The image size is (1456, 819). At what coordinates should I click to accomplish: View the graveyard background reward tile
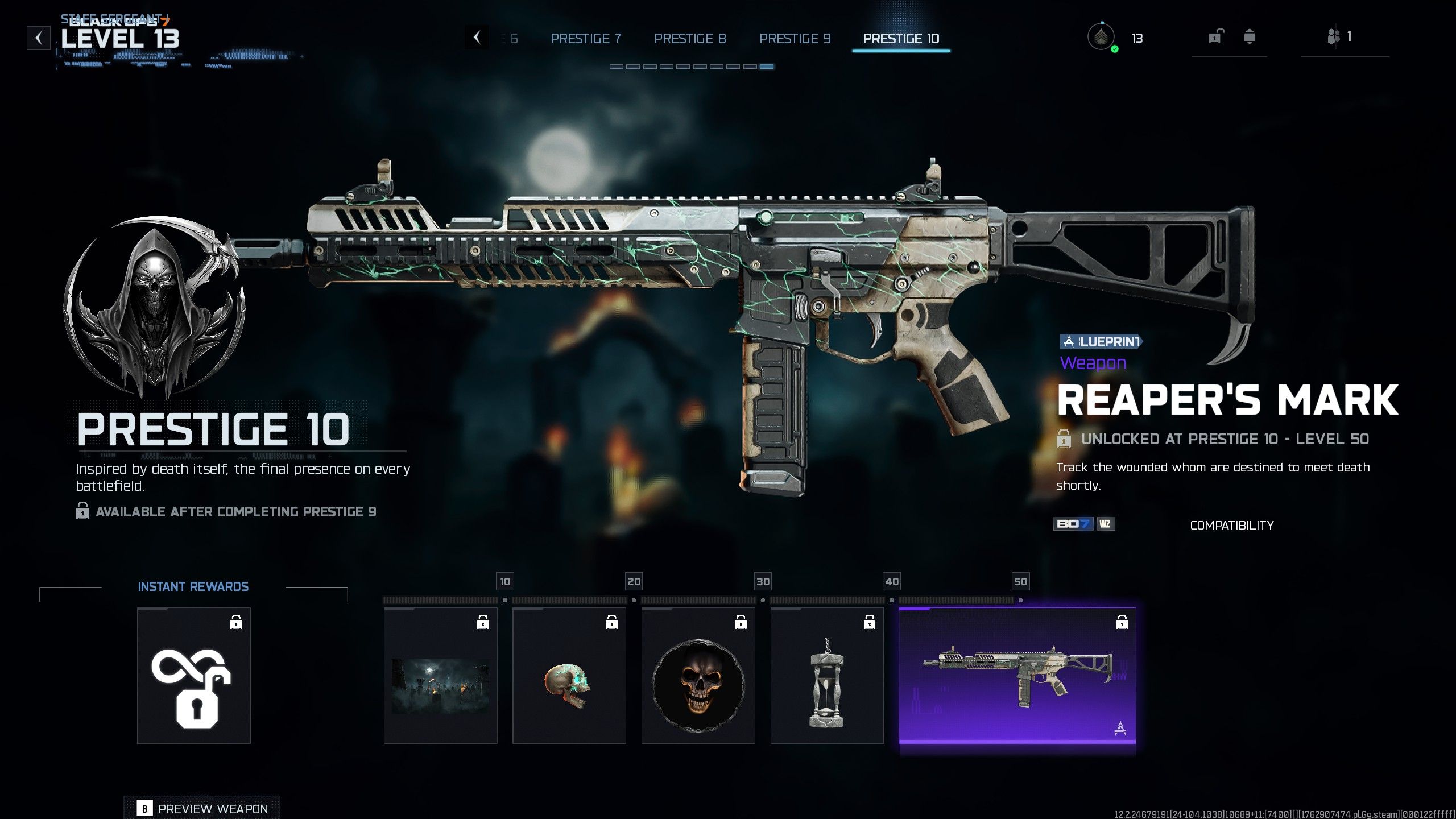click(440, 676)
